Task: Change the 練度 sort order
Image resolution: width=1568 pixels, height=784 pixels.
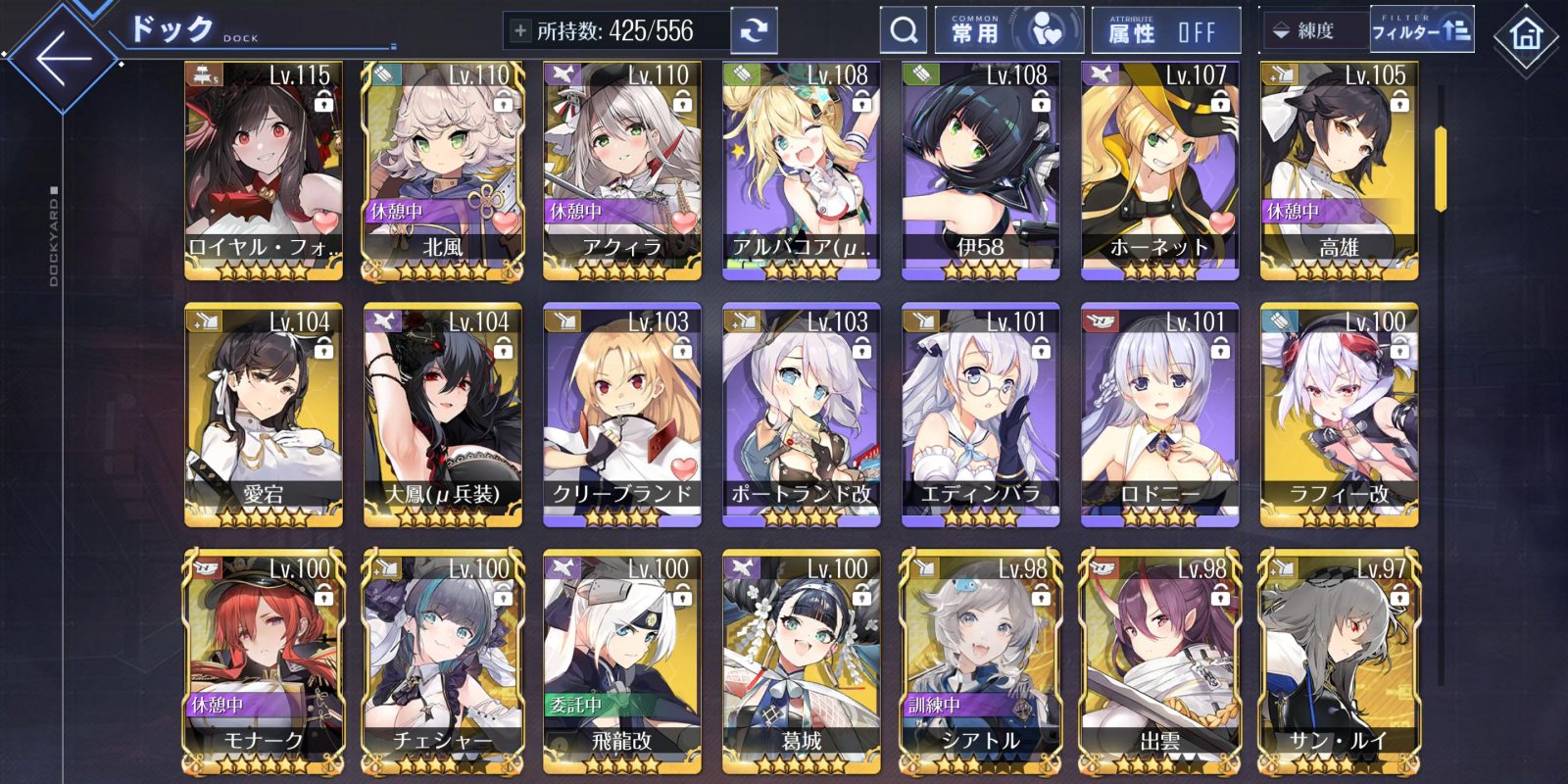Action: click(x=1311, y=31)
